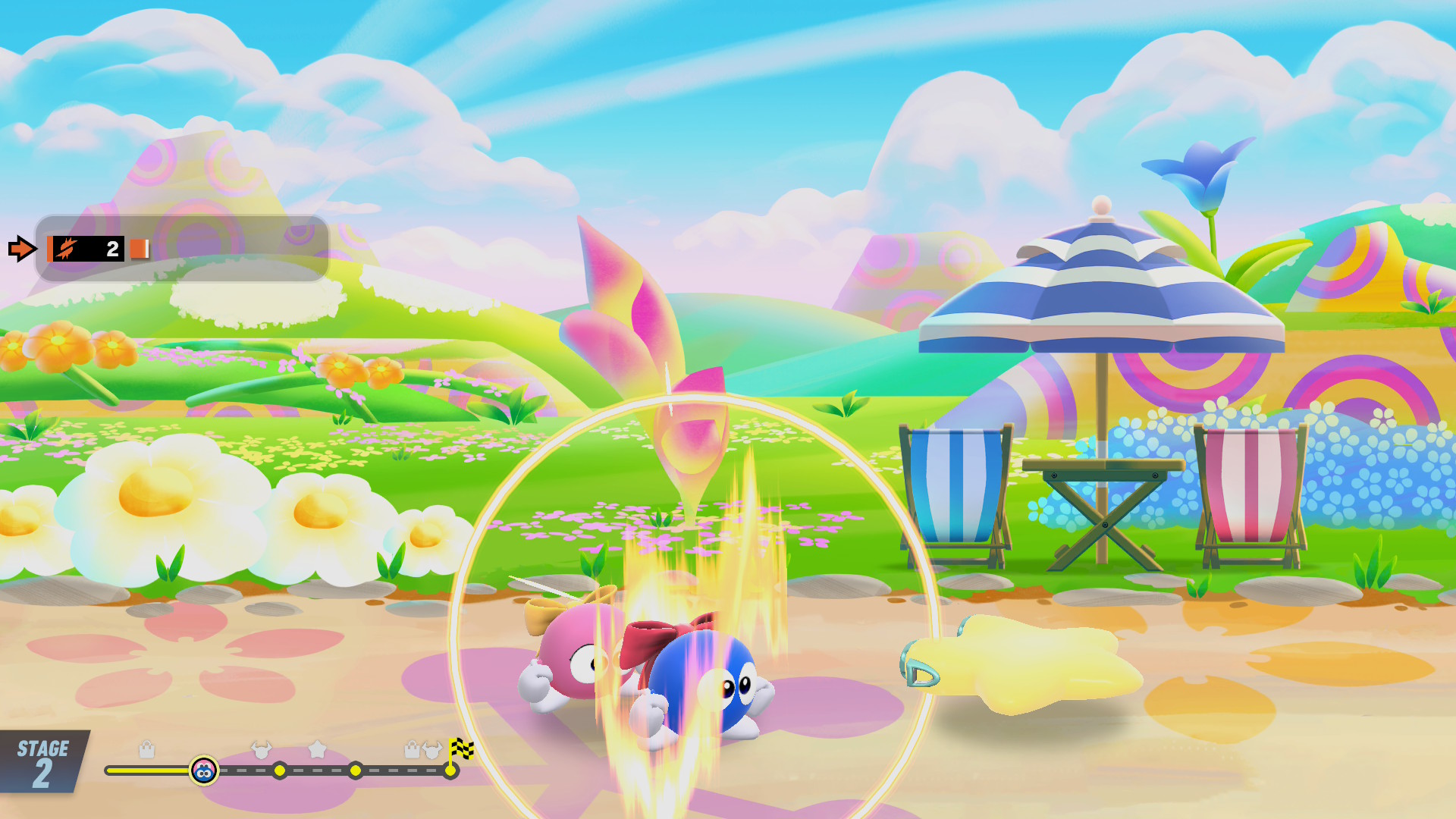Viewport: 1456px width, 819px height.
Task: Click the orange arrow beside the counter panel
Action: coord(21,248)
